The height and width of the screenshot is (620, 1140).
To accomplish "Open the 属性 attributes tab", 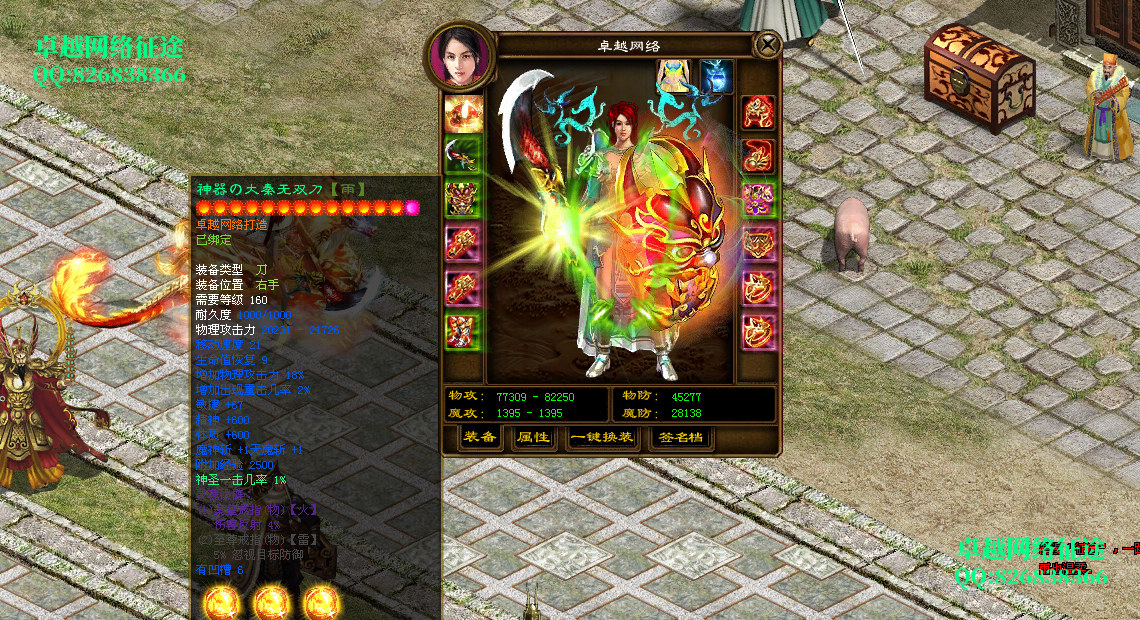I will point(534,437).
